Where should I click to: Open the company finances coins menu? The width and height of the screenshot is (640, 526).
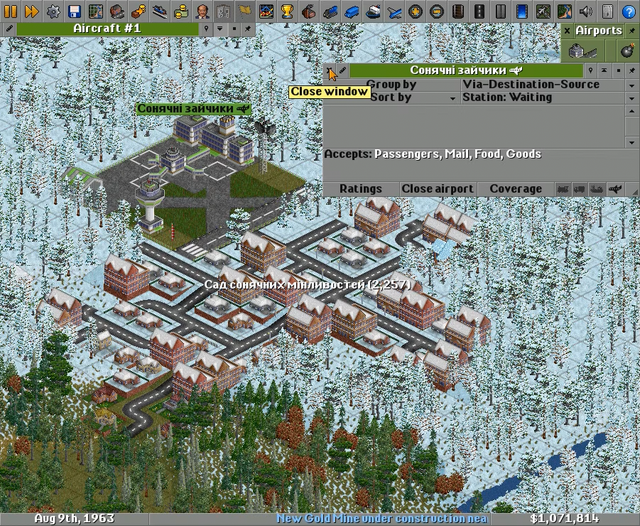(x=181, y=11)
